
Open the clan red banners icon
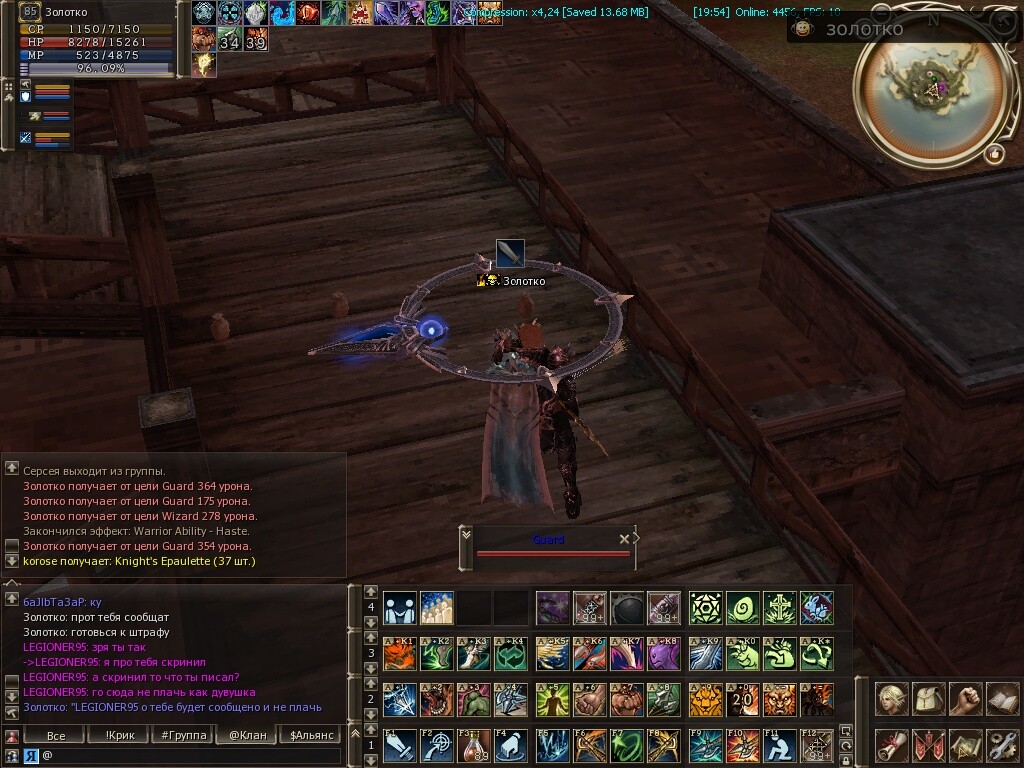(x=928, y=745)
